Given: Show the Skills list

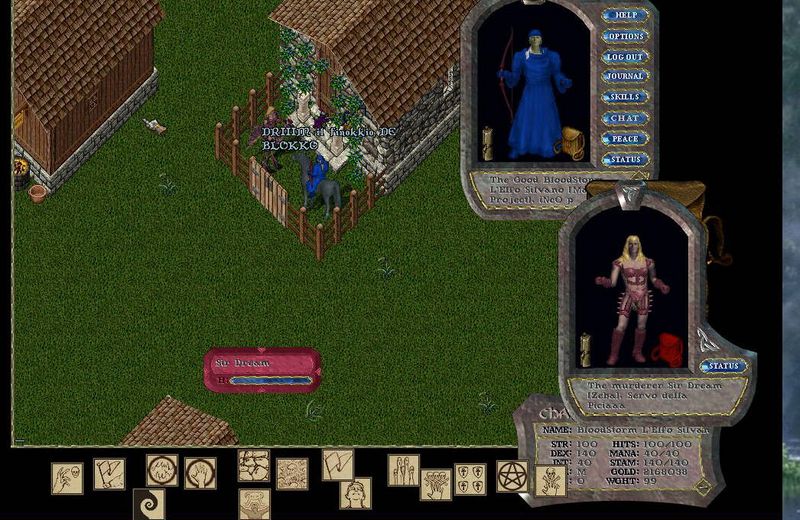Looking at the screenshot, I should (x=625, y=98).
